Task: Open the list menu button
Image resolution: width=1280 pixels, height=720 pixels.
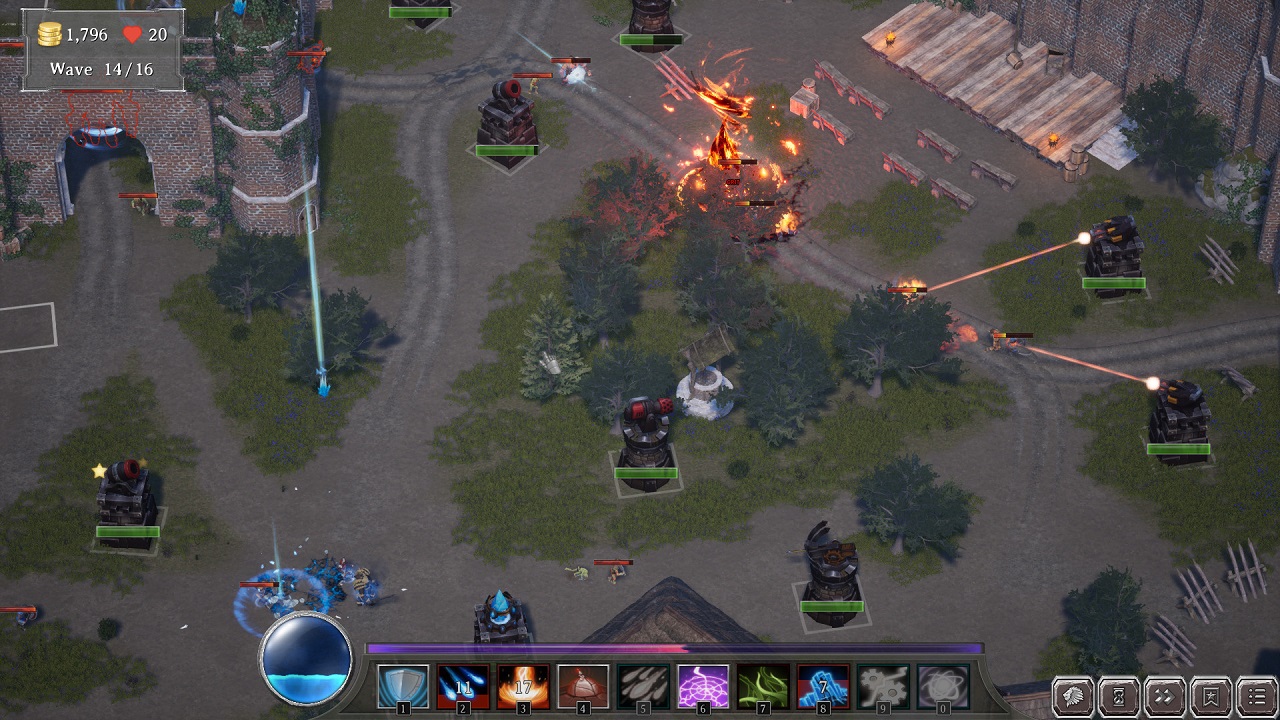Action: coord(1256,696)
